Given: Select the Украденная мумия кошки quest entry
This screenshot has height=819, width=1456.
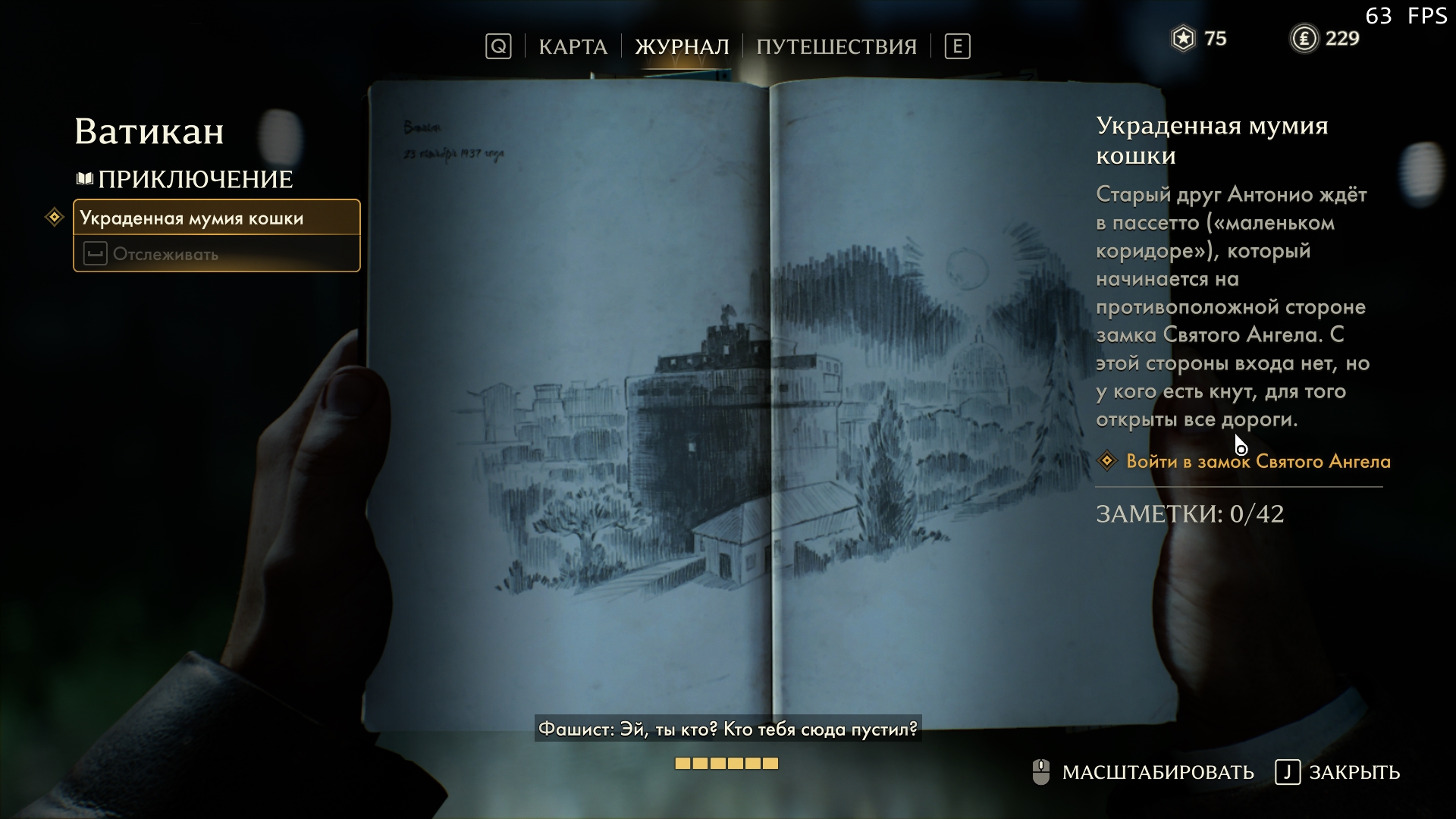Looking at the screenshot, I should pyautogui.click(x=216, y=218).
